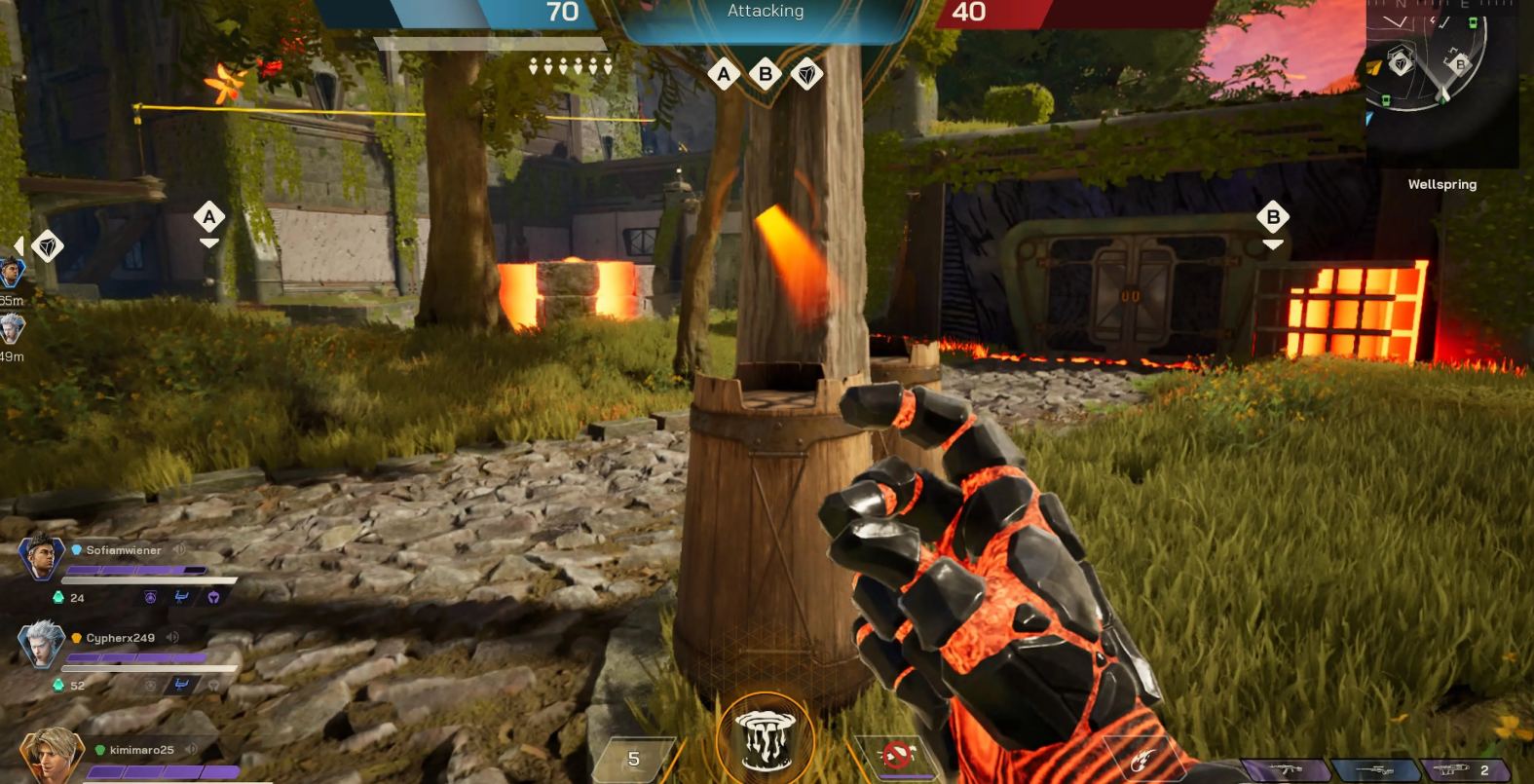Viewport: 1534px width, 784px height.
Task: Switch to the sniper rifle weapon slot
Action: point(1374,770)
